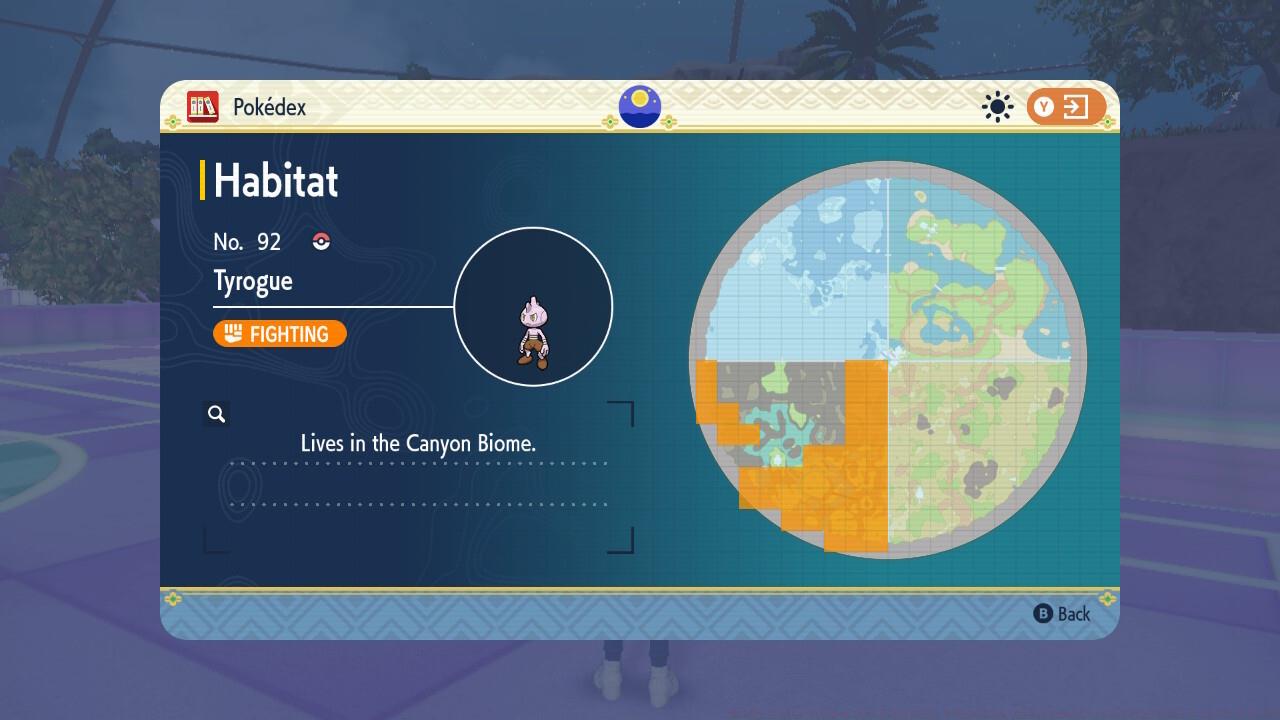Click the B button icon beside Back
1280x720 pixels.
coord(1043,614)
